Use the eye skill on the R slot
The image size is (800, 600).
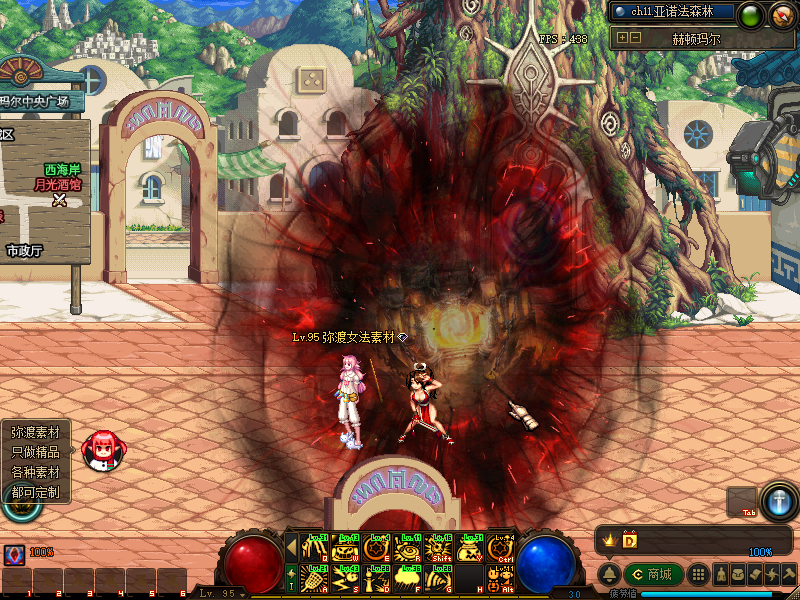408,549
